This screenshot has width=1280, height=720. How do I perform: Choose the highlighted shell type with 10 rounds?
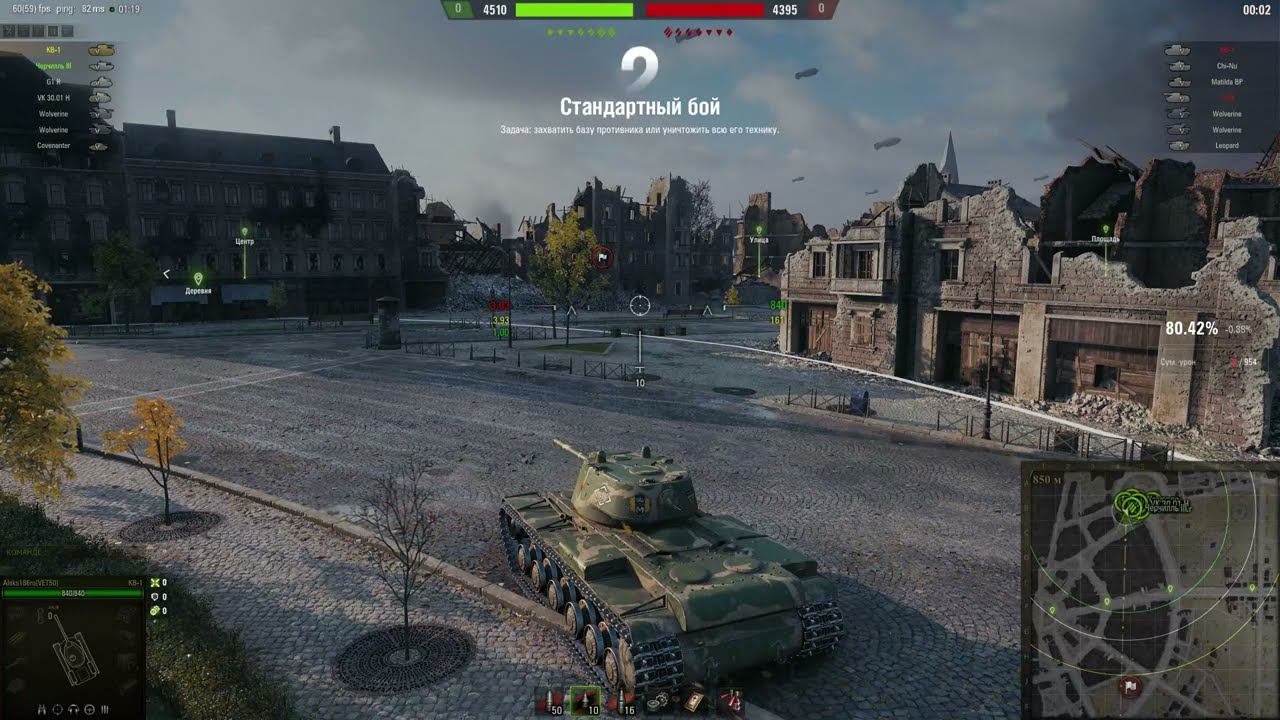[584, 702]
